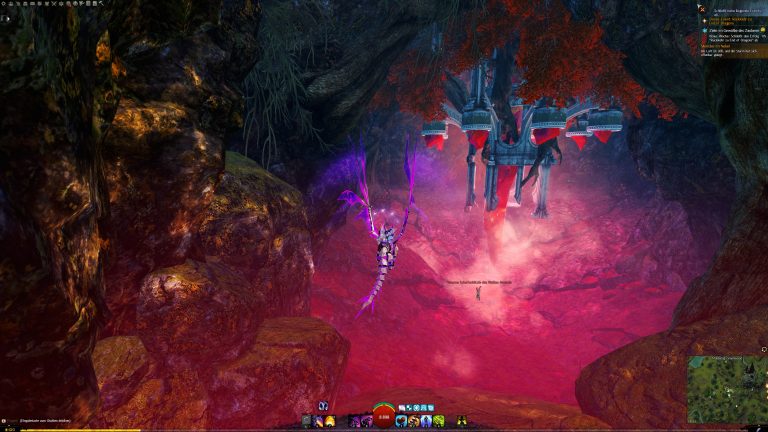This screenshot has width=768, height=432.
Task: Open the minimap in the corner
Action: [727, 389]
